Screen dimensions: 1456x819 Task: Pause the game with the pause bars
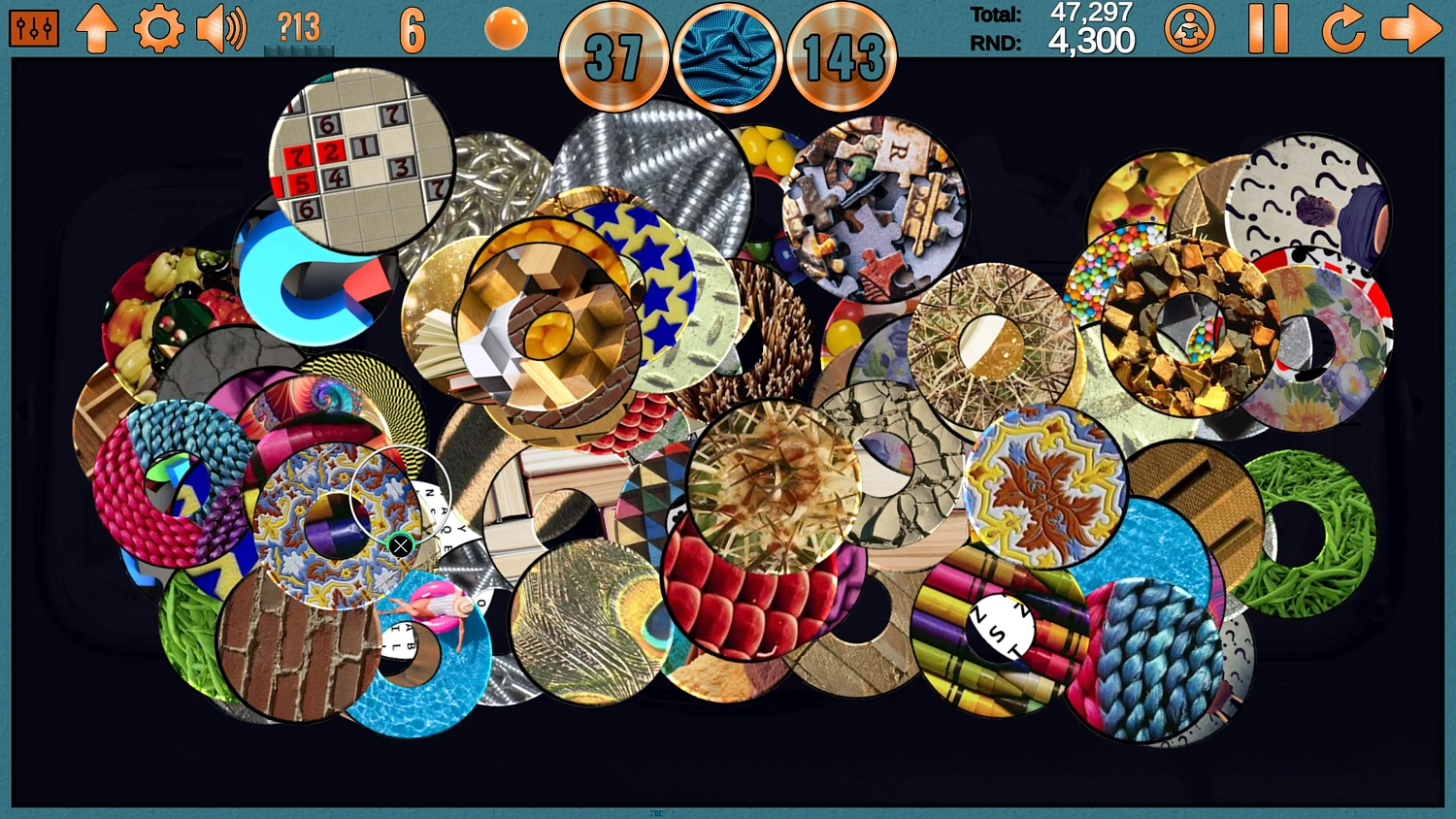(1271, 27)
